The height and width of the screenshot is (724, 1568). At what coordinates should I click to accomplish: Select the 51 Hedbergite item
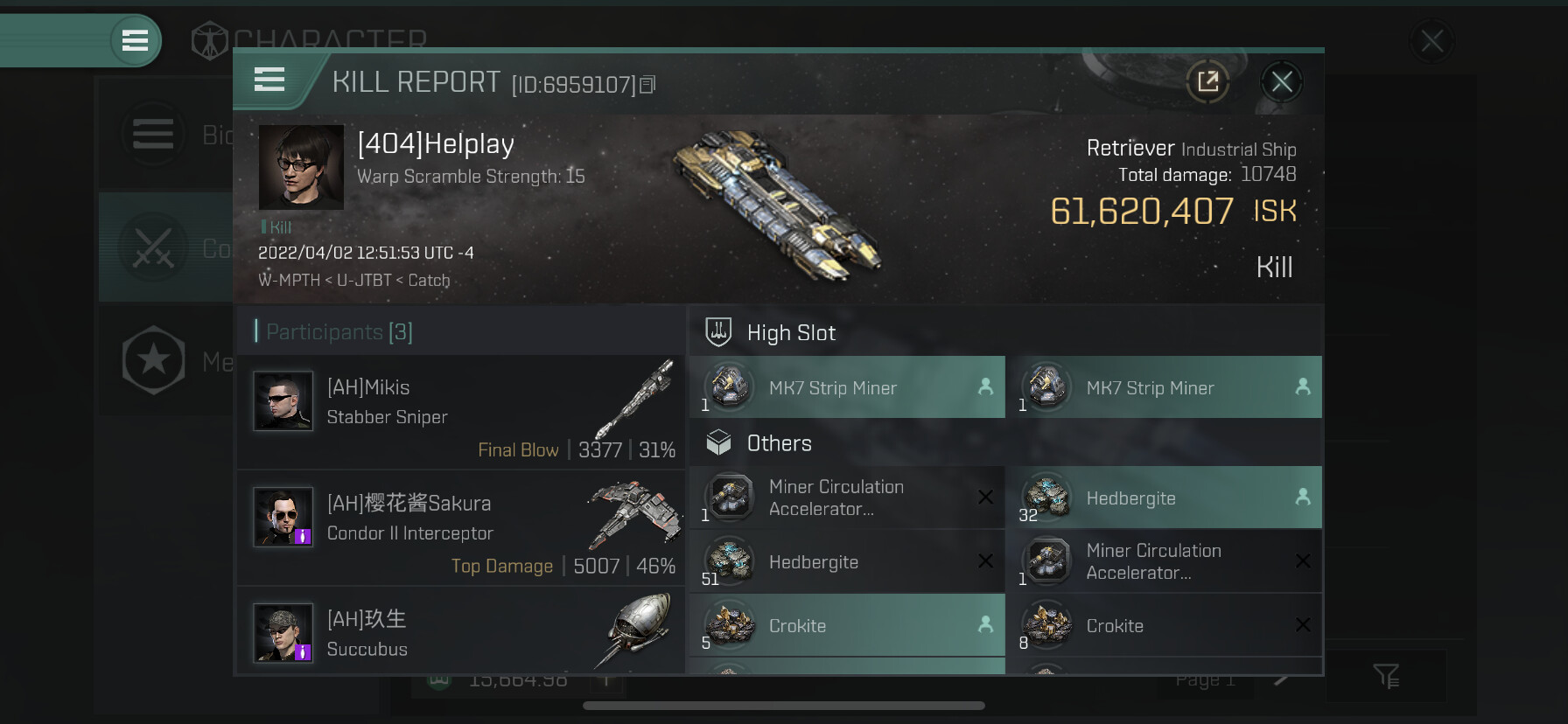[846, 562]
